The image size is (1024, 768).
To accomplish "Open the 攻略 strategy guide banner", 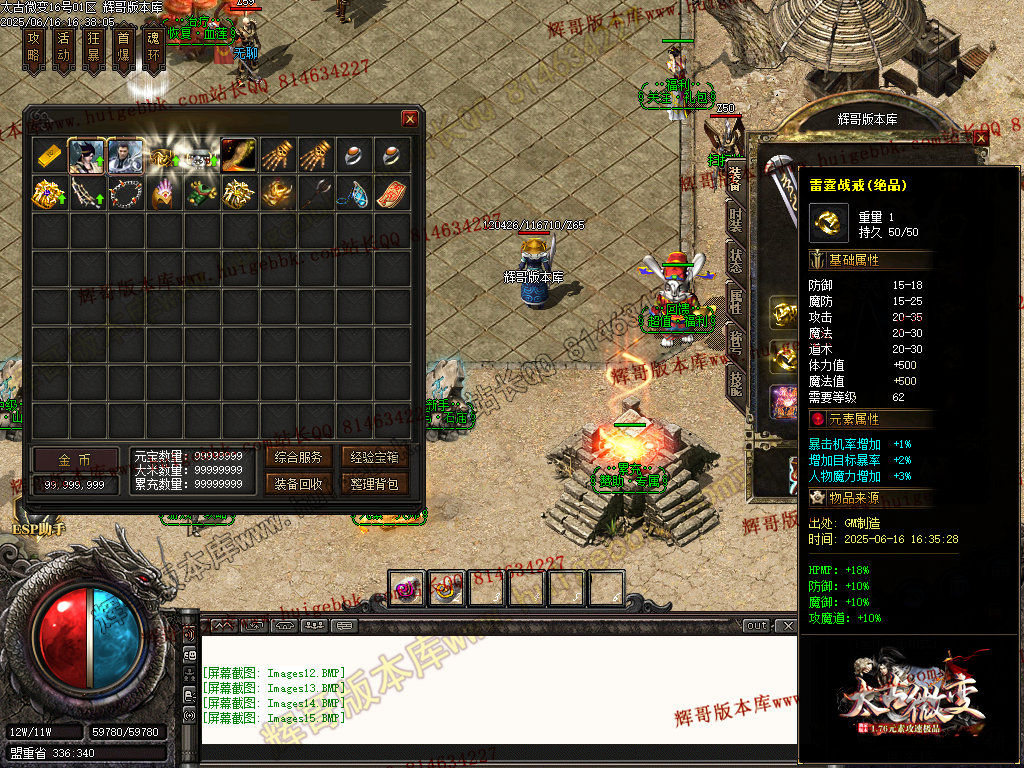I will click(x=33, y=47).
